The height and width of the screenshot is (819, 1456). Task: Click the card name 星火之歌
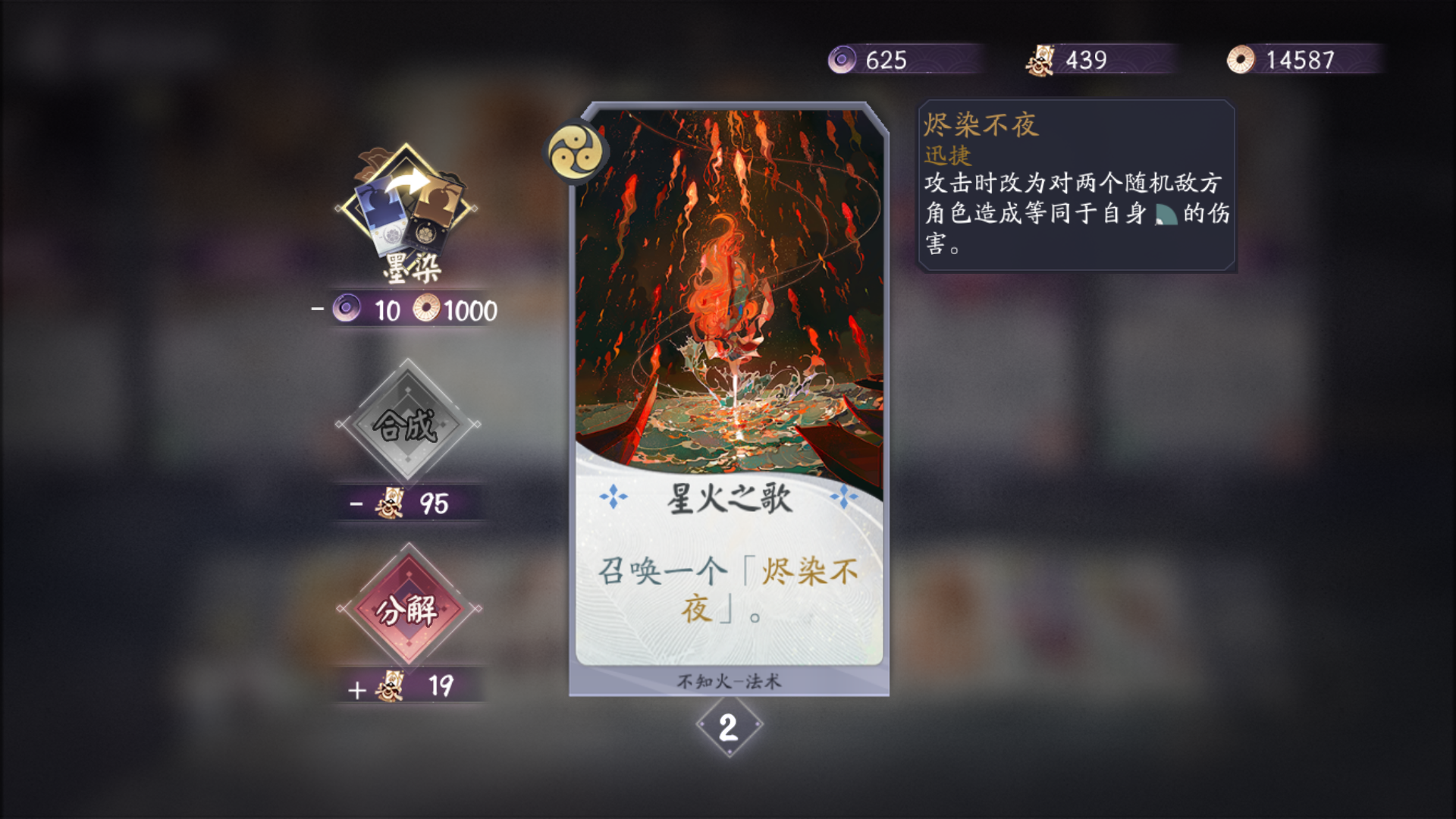pyautogui.click(x=730, y=496)
